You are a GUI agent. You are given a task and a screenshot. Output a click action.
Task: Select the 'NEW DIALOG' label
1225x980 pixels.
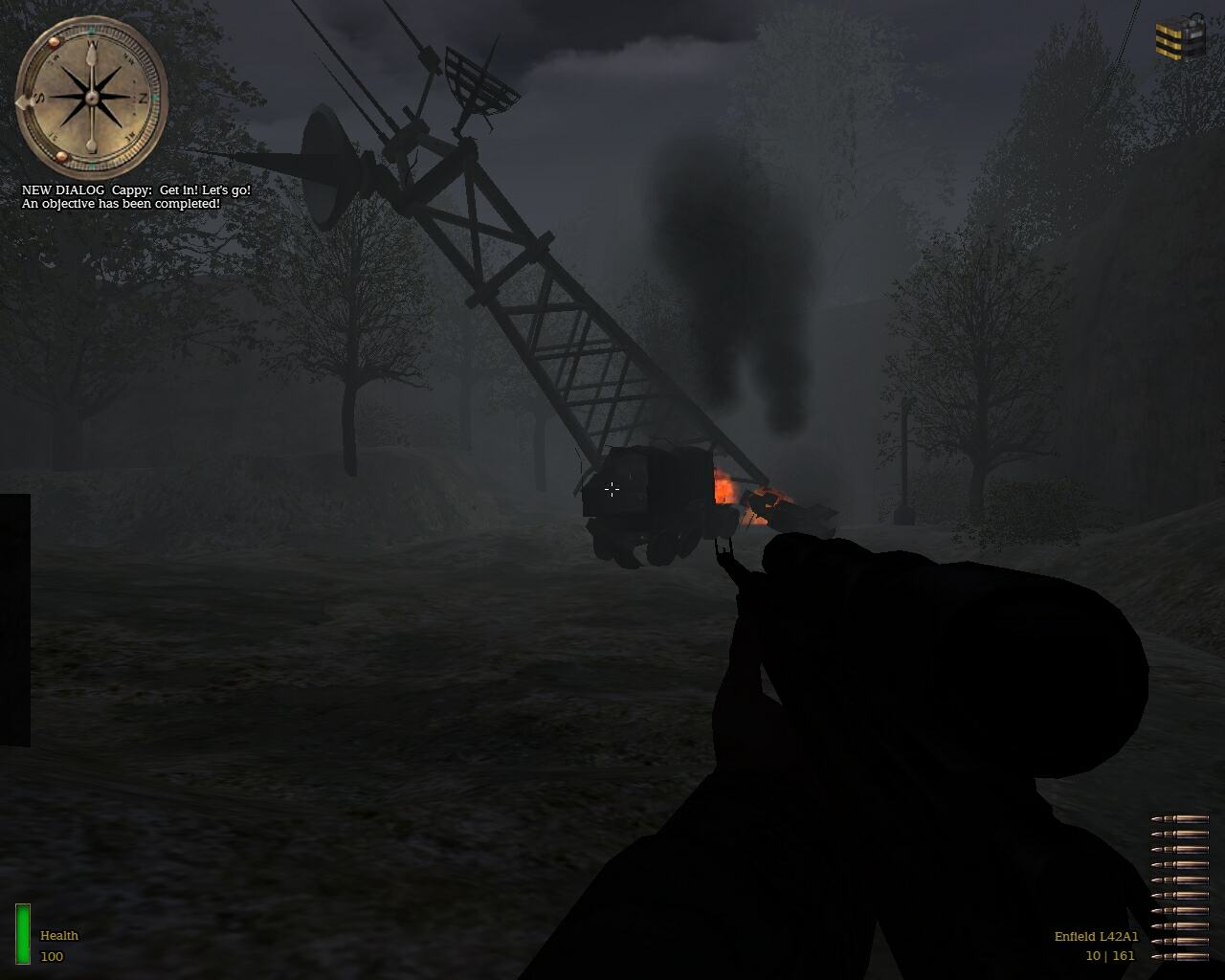tap(62, 189)
